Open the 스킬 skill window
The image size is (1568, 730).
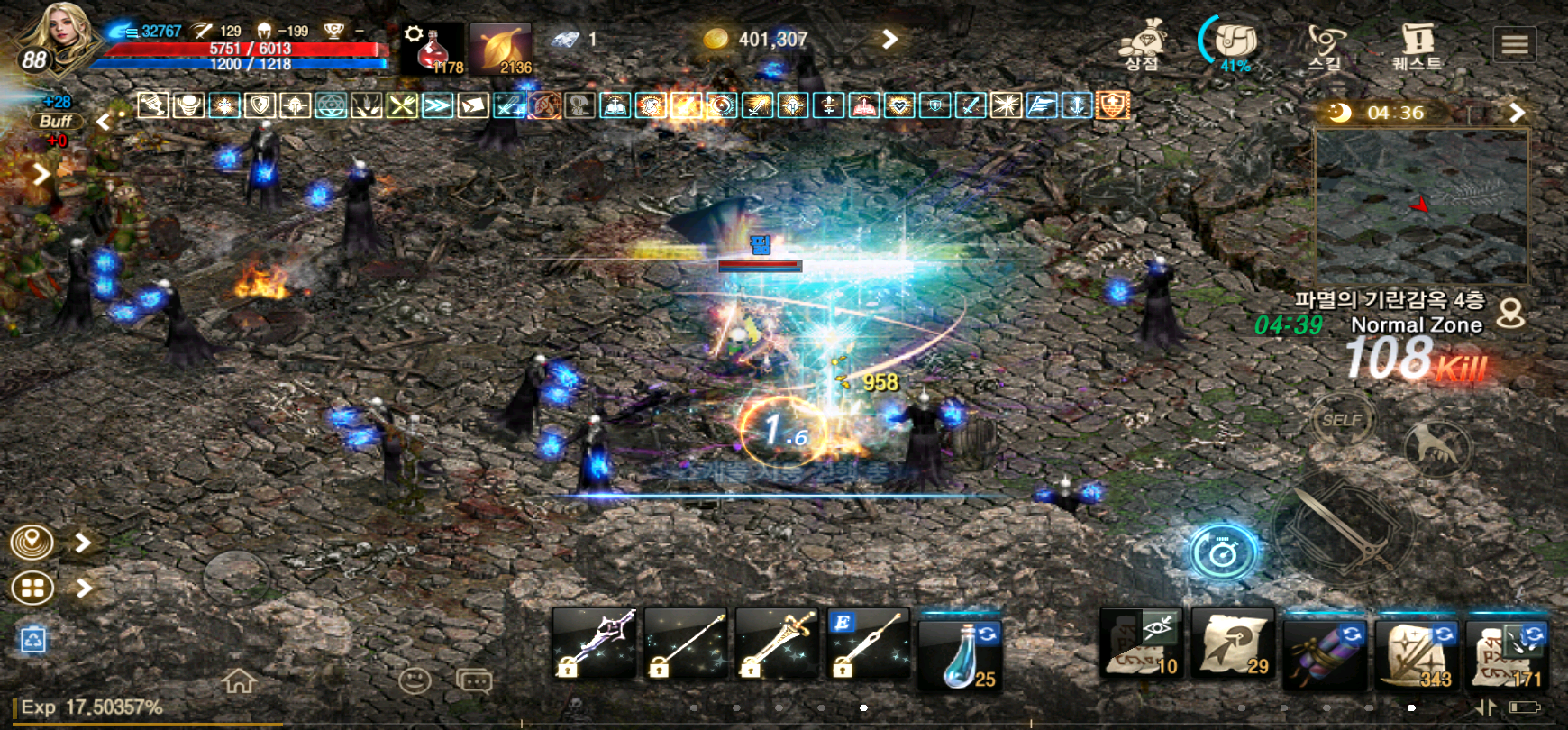coord(1325,45)
